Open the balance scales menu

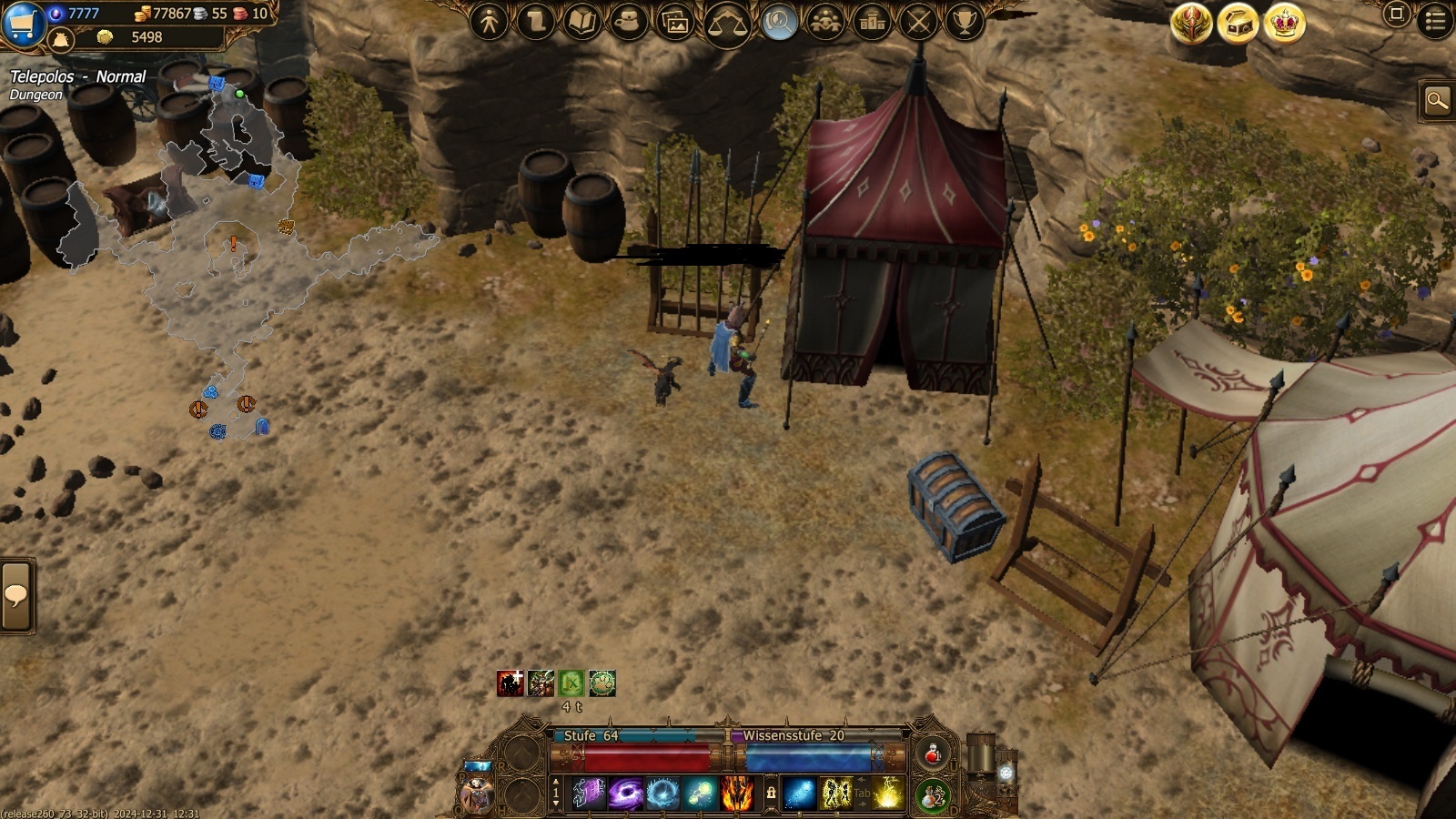727,24
